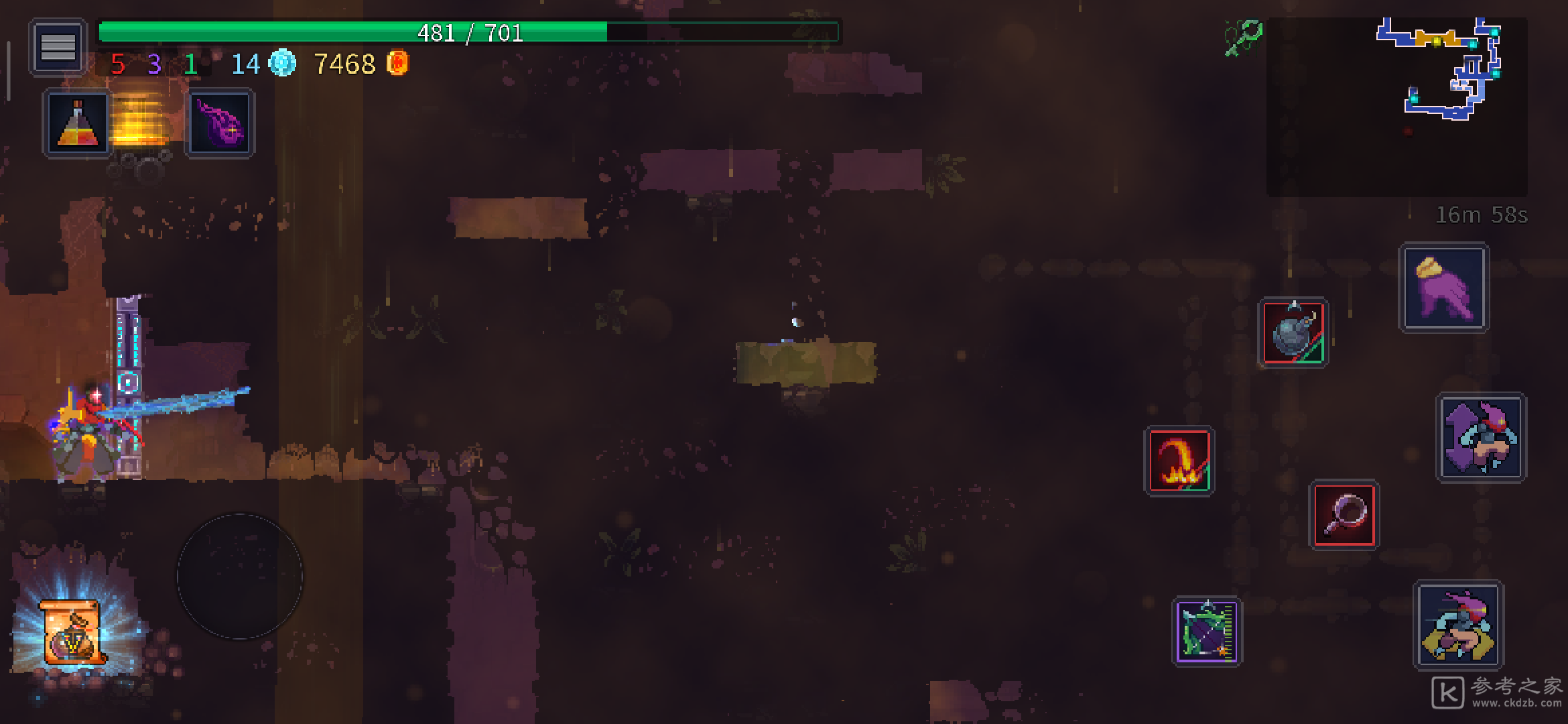Touch the virtual movement joystick
1568x724 pixels.
pyautogui.click(x=240, y=577)
